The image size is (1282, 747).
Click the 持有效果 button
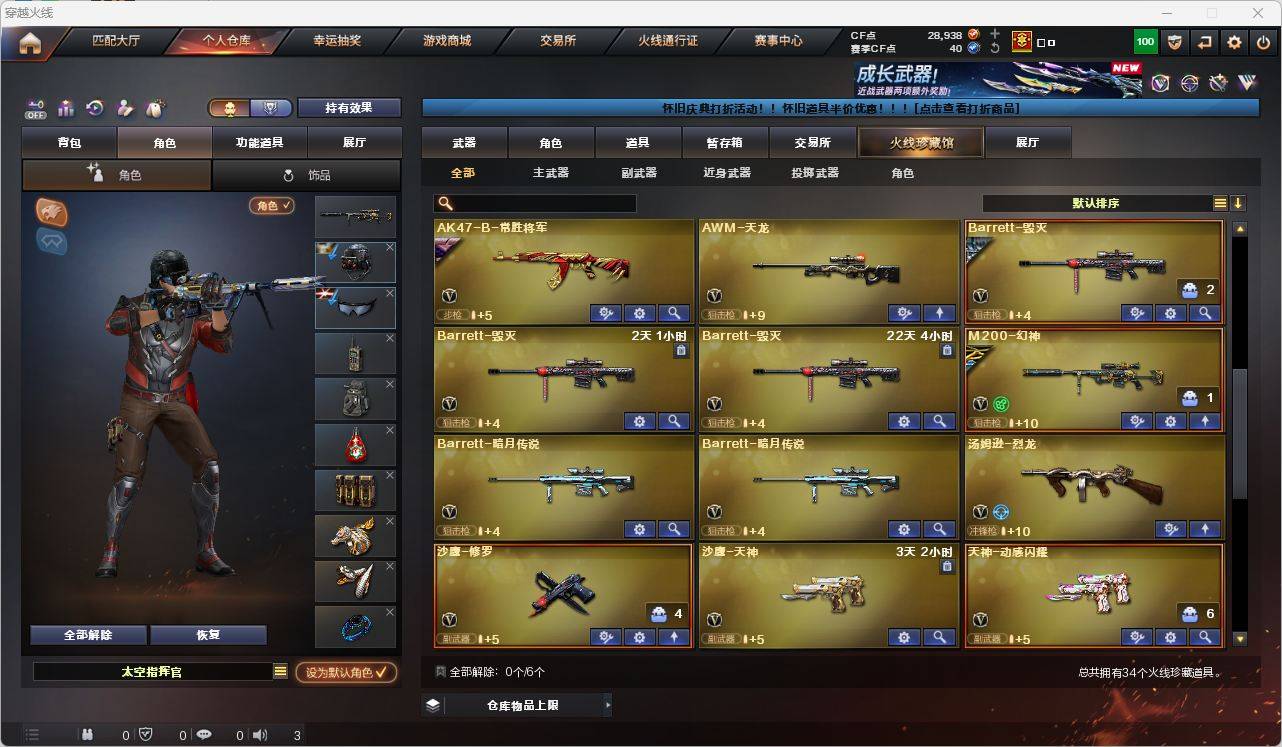[348, 107]
